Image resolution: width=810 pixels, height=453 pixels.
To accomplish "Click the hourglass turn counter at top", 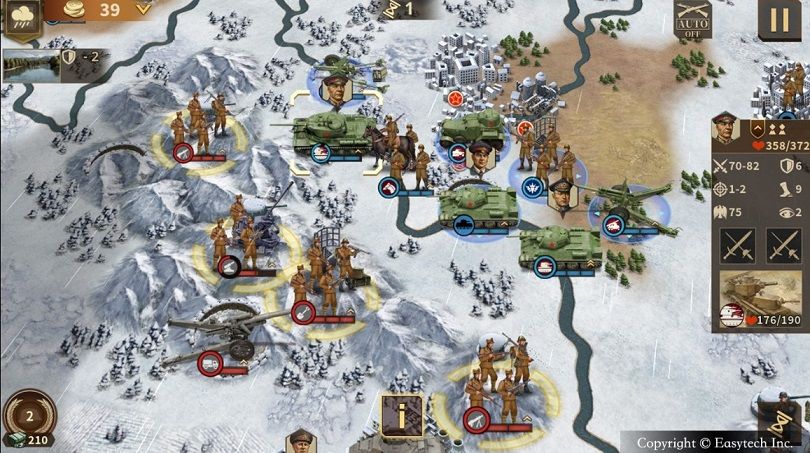I will pyautogui.click(x=400, y=9).
